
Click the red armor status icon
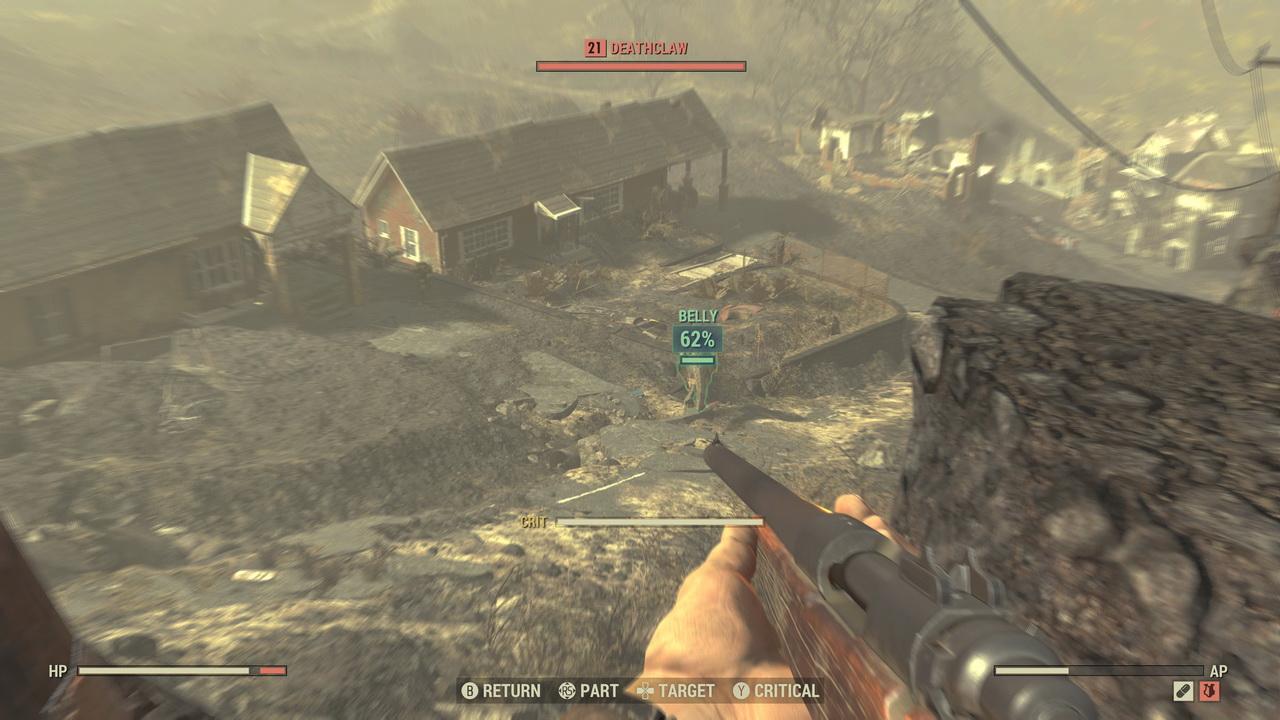tap(1209, 691)
